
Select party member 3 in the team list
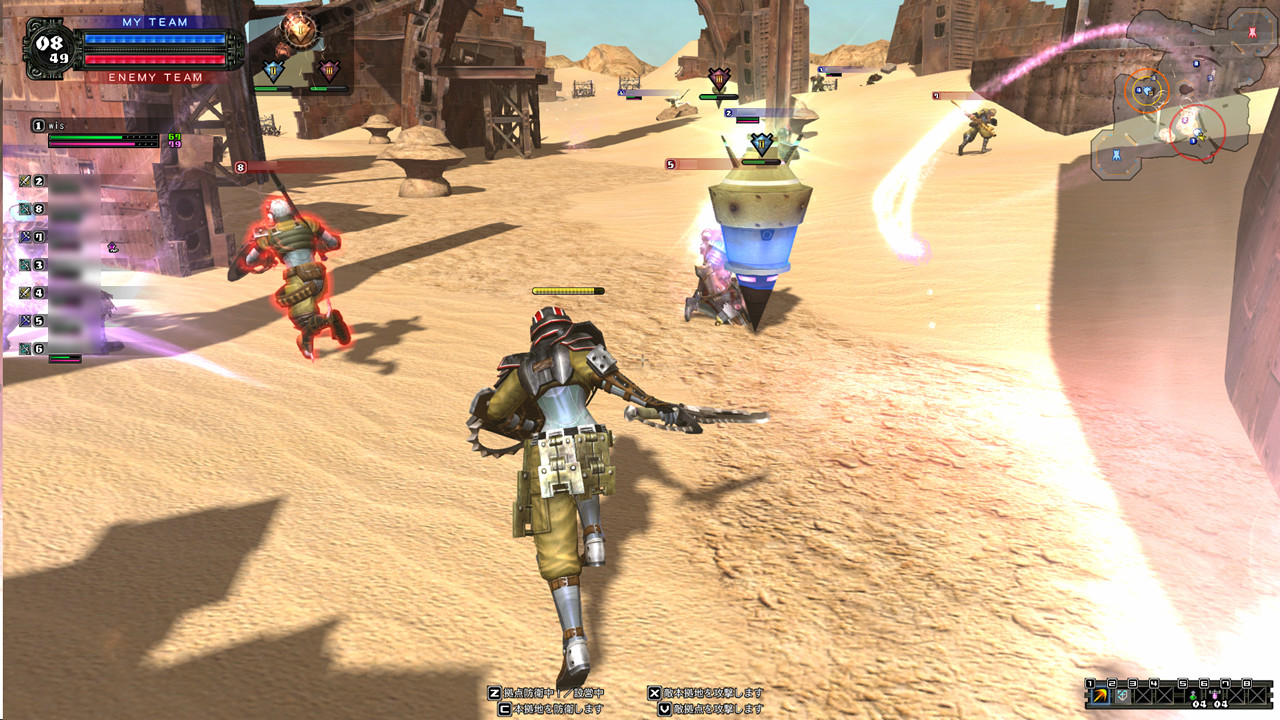(58, 265)
